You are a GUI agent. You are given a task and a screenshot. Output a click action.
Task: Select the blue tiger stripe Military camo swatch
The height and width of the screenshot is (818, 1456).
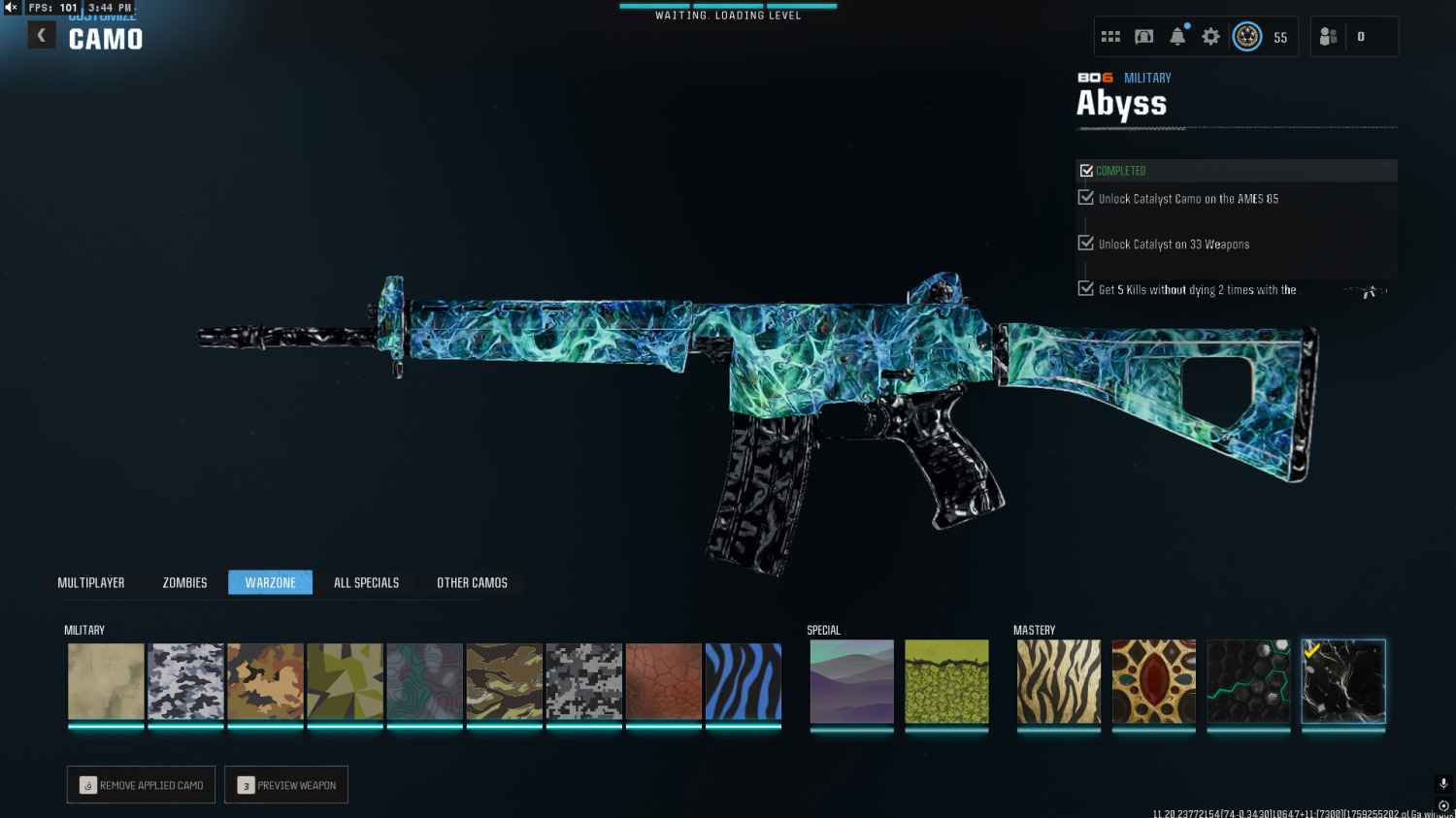(744, 680)
